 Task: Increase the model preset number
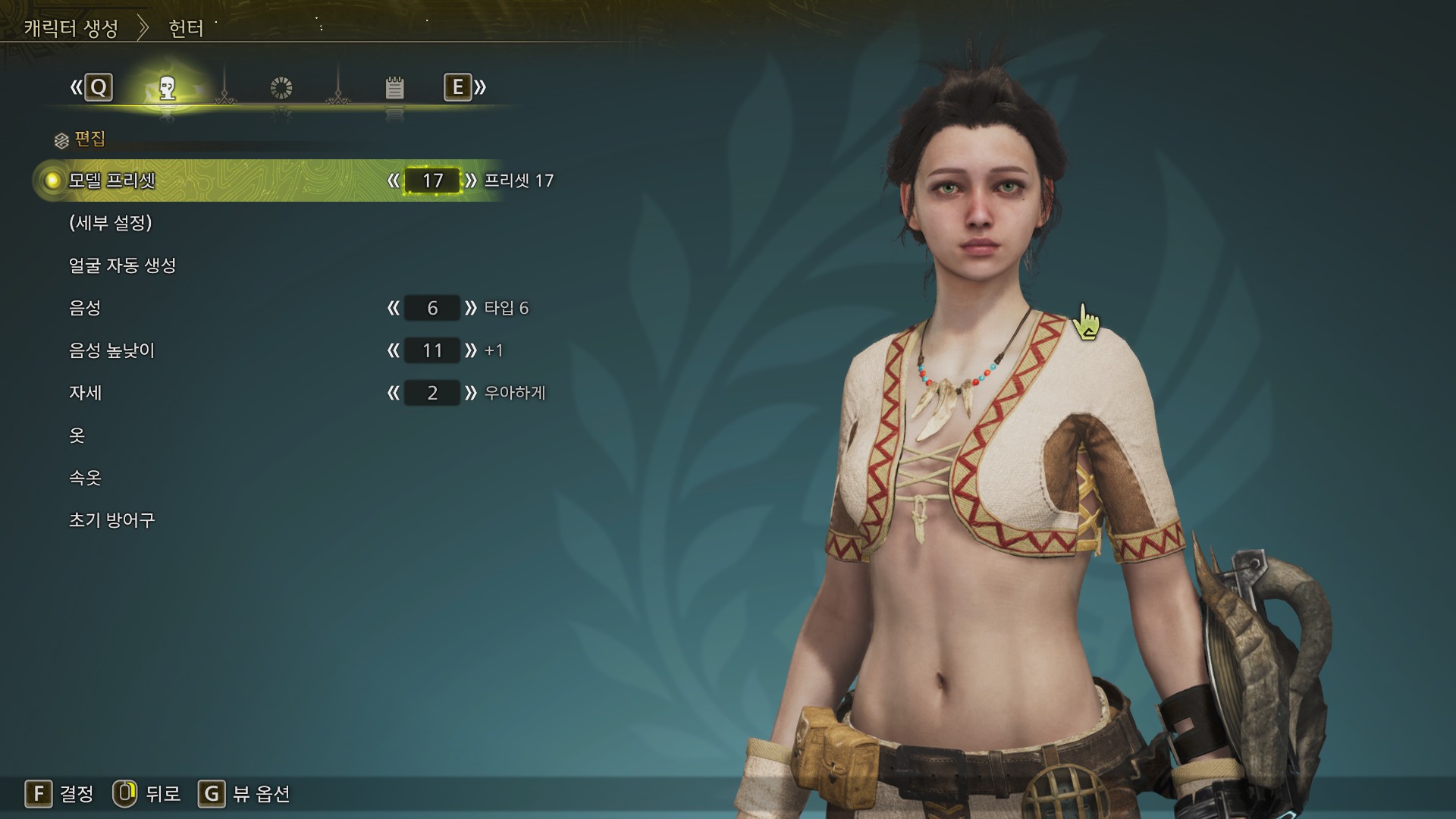471,180
